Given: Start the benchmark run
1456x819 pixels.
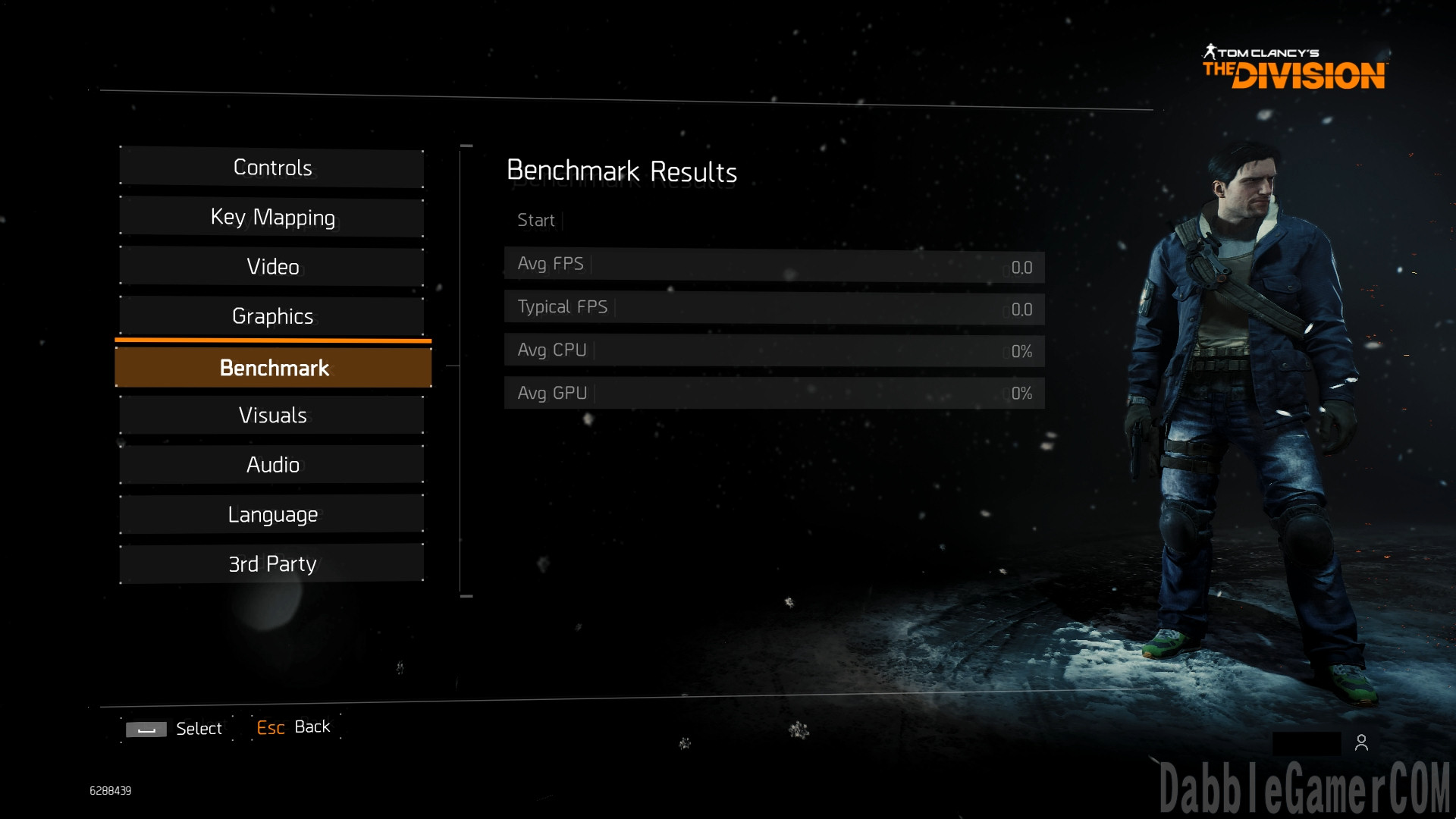Looking at the screenshot, I should (x=536, y=221).
